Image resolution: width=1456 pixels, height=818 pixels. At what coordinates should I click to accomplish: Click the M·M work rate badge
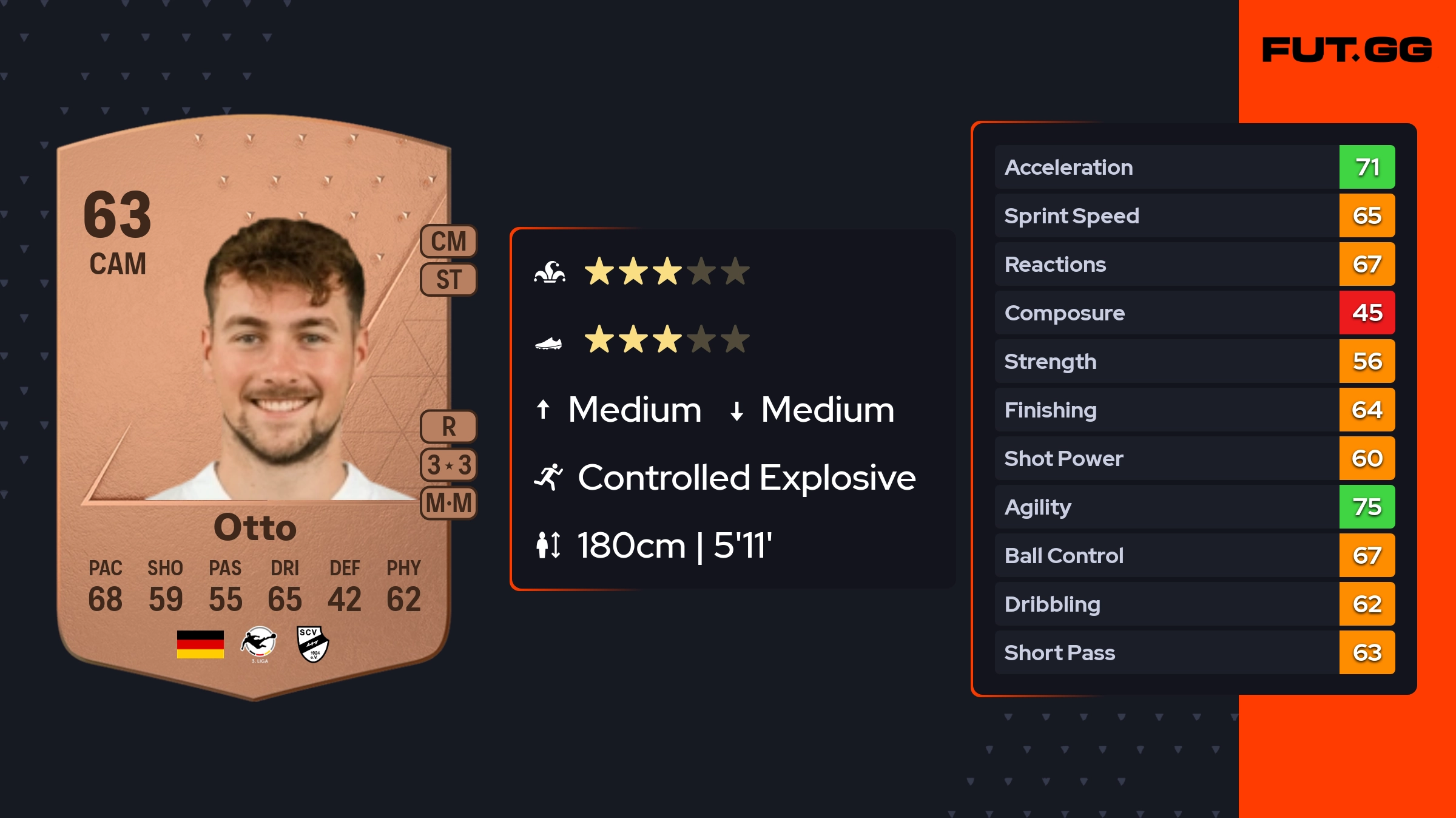448,503
